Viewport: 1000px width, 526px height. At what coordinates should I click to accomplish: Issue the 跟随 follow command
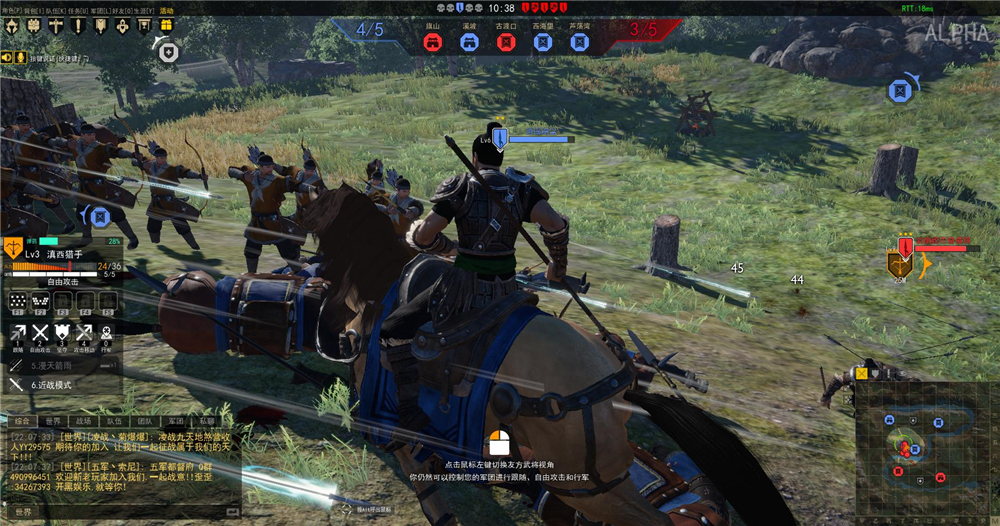pyautogui.click(x=18, y=337)
